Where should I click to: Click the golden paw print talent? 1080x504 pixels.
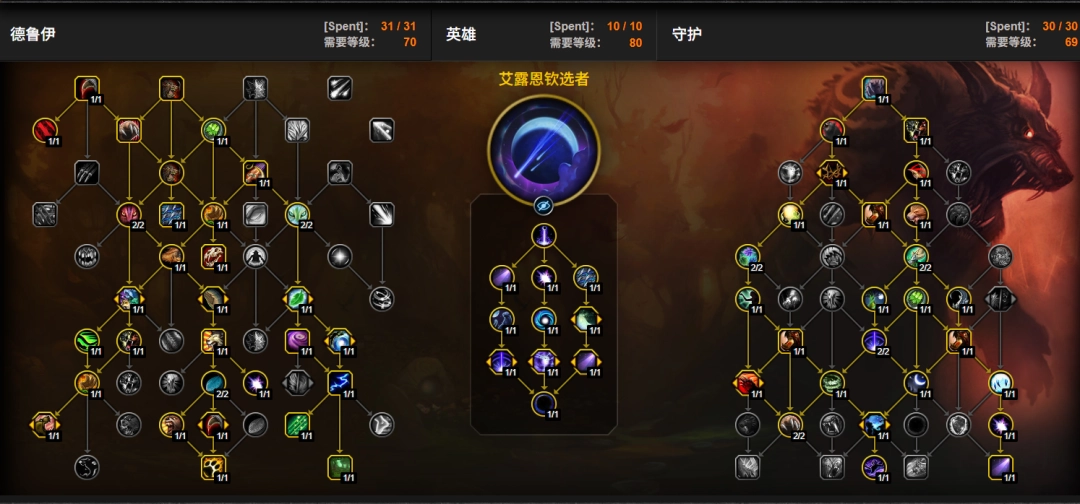coord(213,466)
